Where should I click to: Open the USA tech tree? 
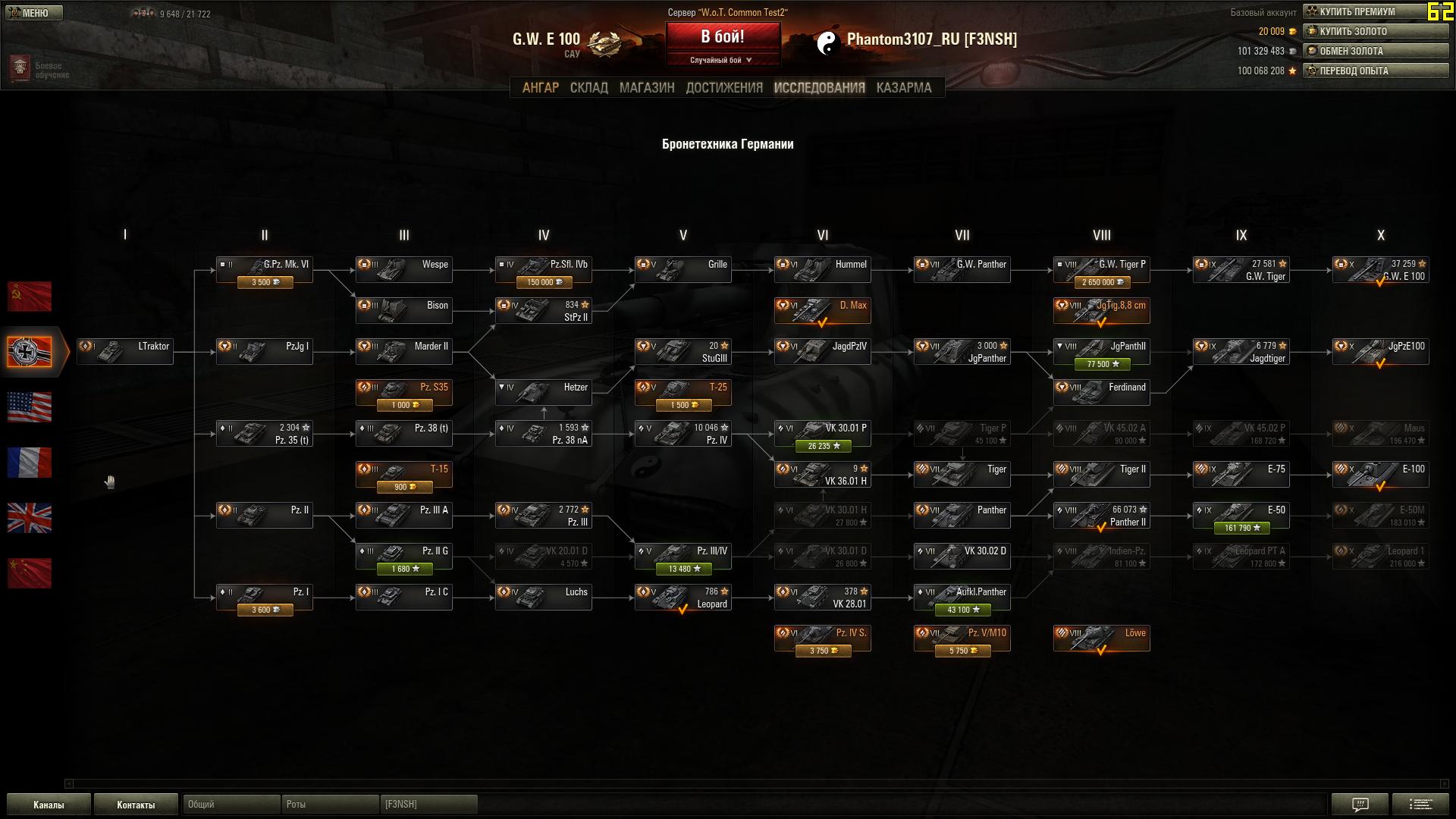click(30, 407)
